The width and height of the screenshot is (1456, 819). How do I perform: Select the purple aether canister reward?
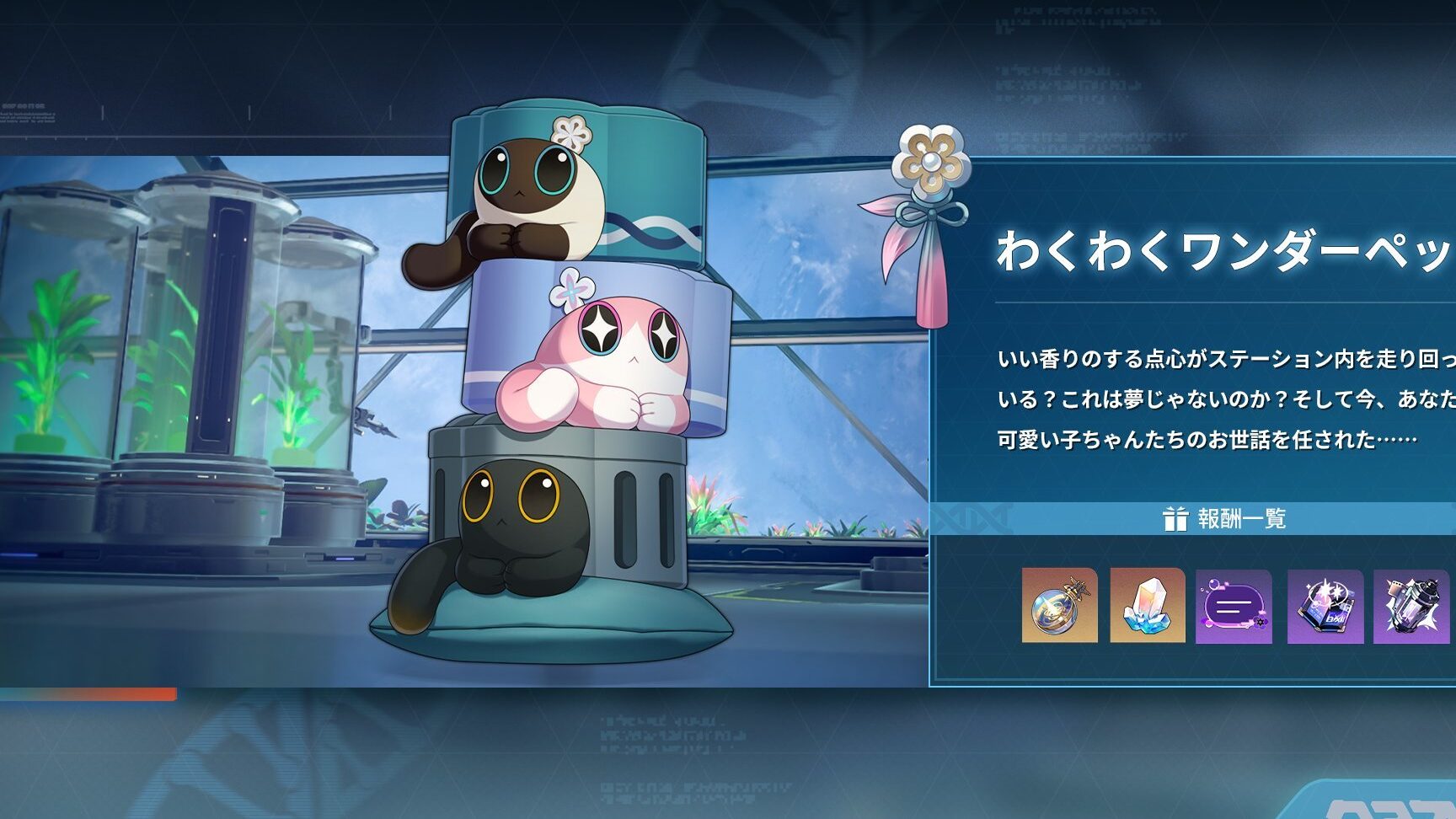coord(1410,606)
